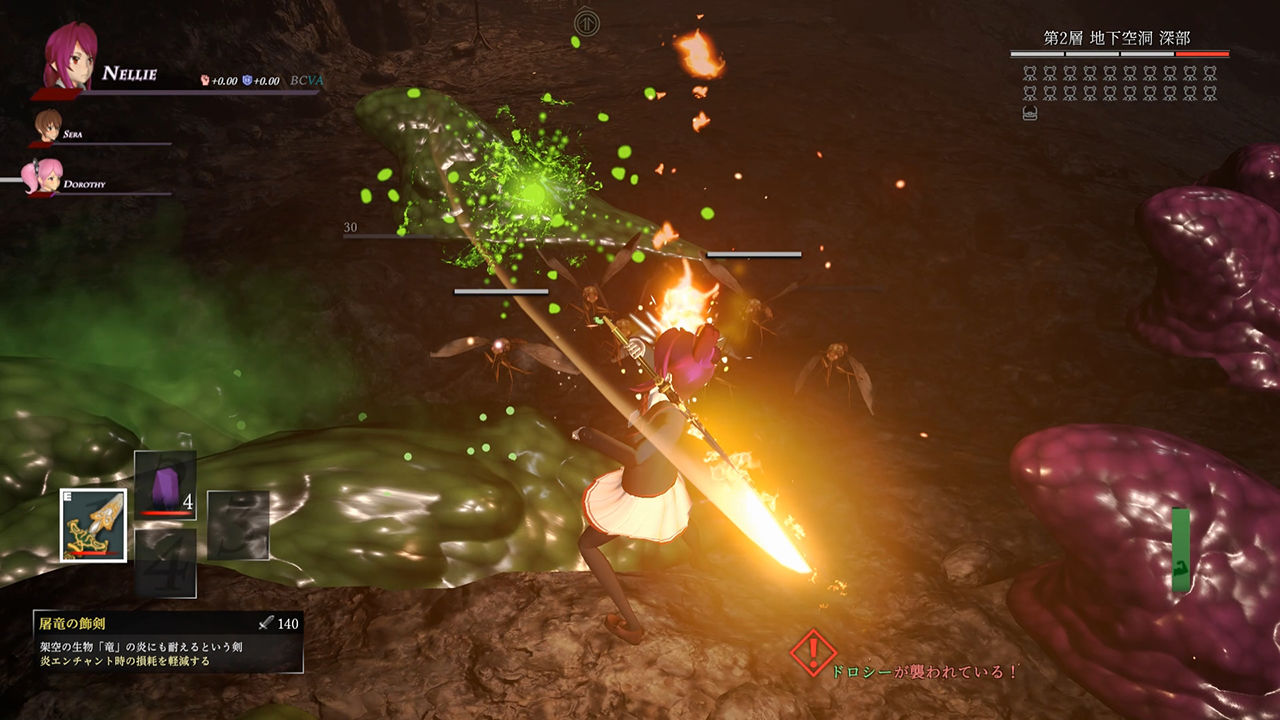Select Sera's party portrait
Screen dimensions: 1280x720
tap(48, 126)
